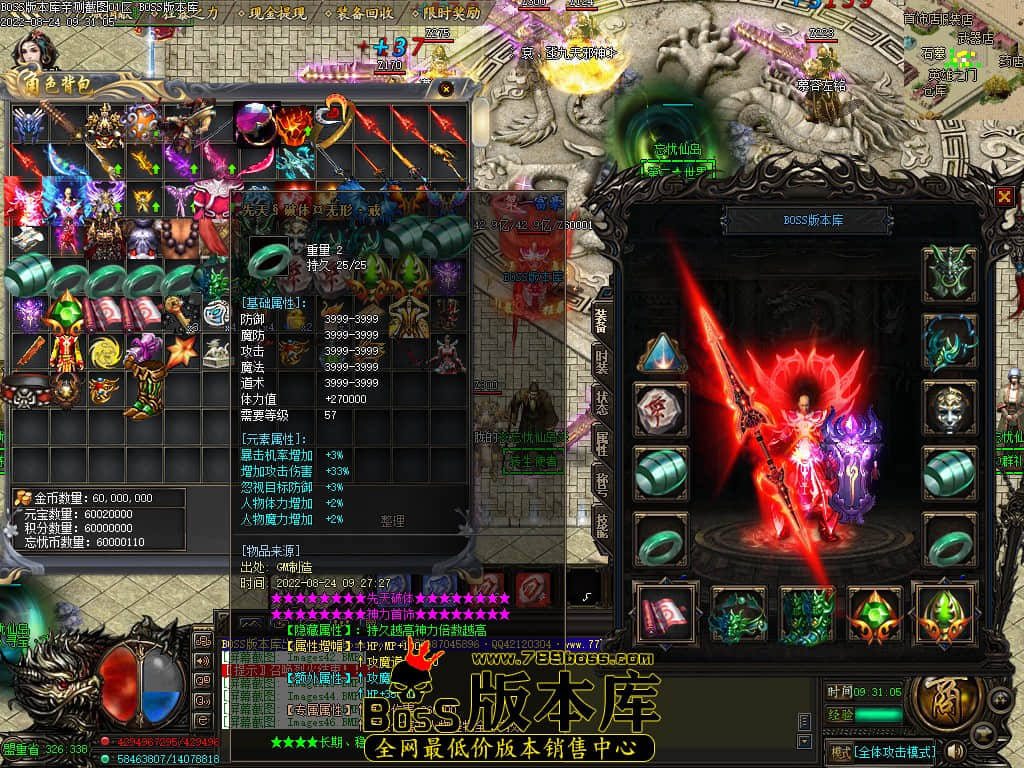Screen dimensions: 1024x768
Task: Click the golden mask equipment slot
Action: point(948,406)
